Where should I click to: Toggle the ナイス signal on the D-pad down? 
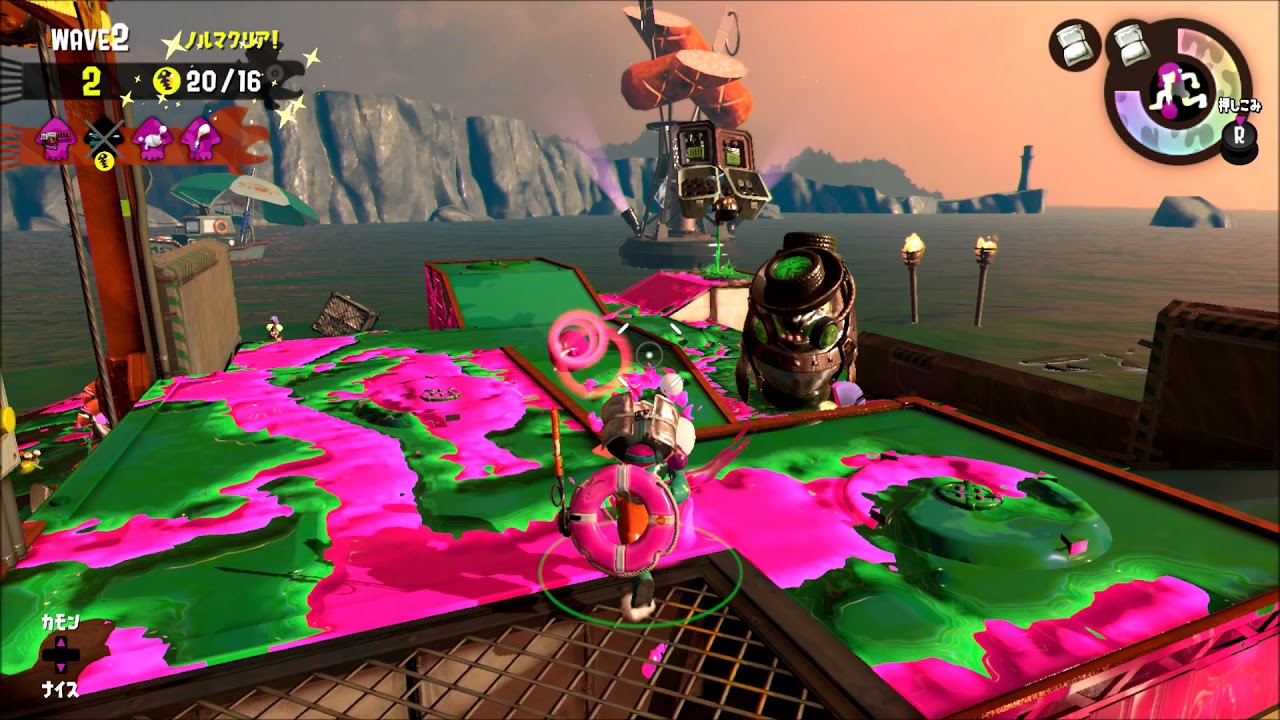(x=61, y=687)
